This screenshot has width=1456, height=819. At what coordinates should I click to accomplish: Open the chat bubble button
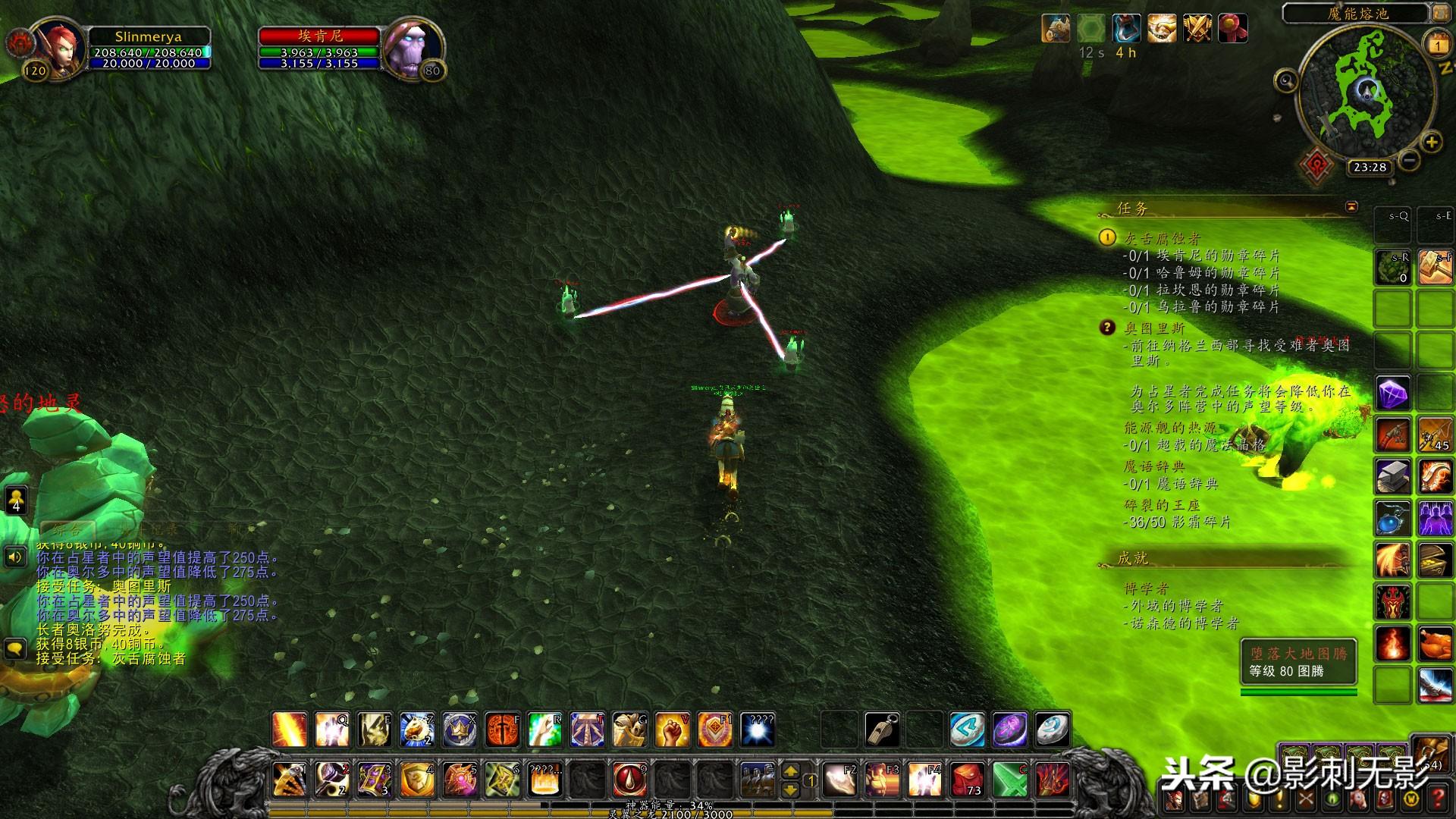(15, 649)
